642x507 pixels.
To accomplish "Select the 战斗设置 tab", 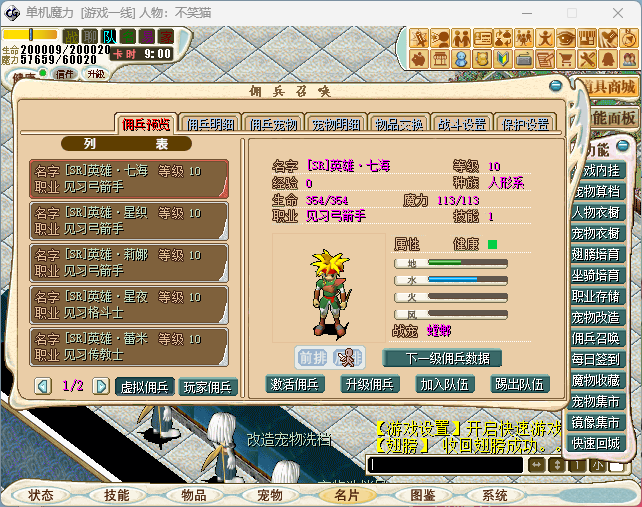I will (x=462, y=125).
